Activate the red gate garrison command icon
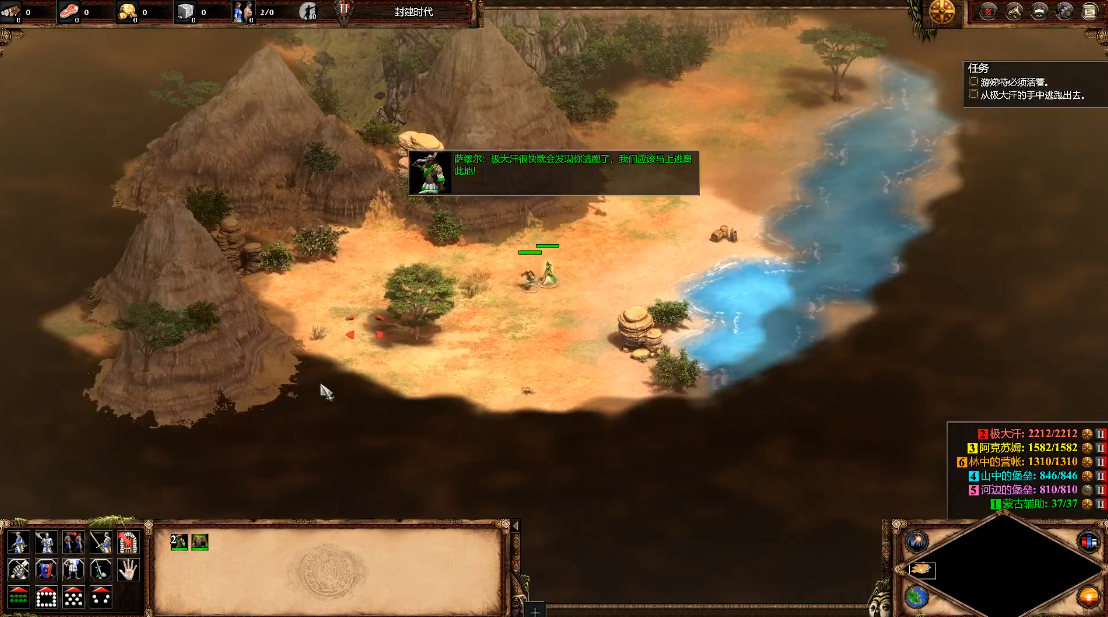Screen dimensions: 1108x617 coord(127,542)
